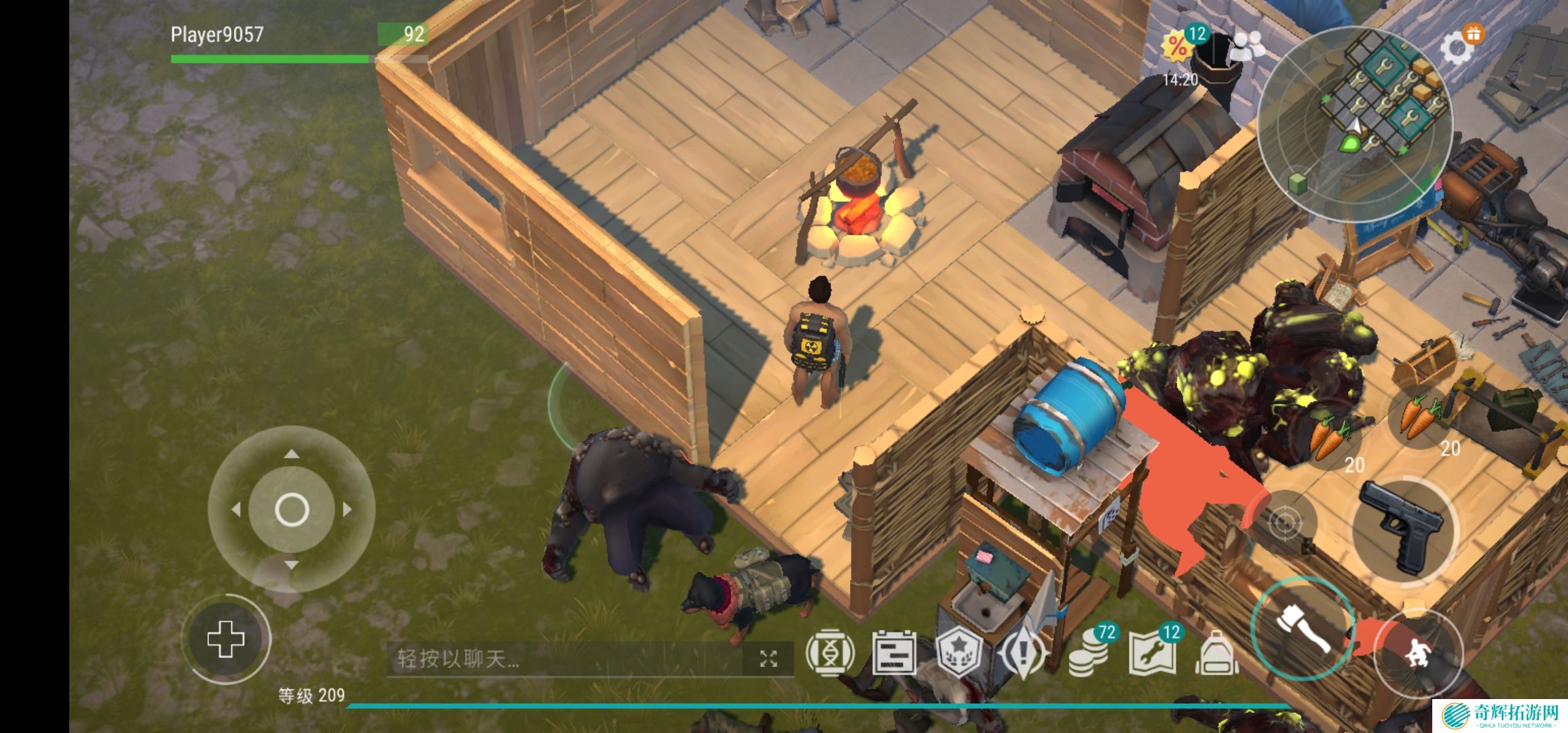The height and width of the screenshot is (733, 1568).
Task: Open the calendar task list icon
Action: 894,653
